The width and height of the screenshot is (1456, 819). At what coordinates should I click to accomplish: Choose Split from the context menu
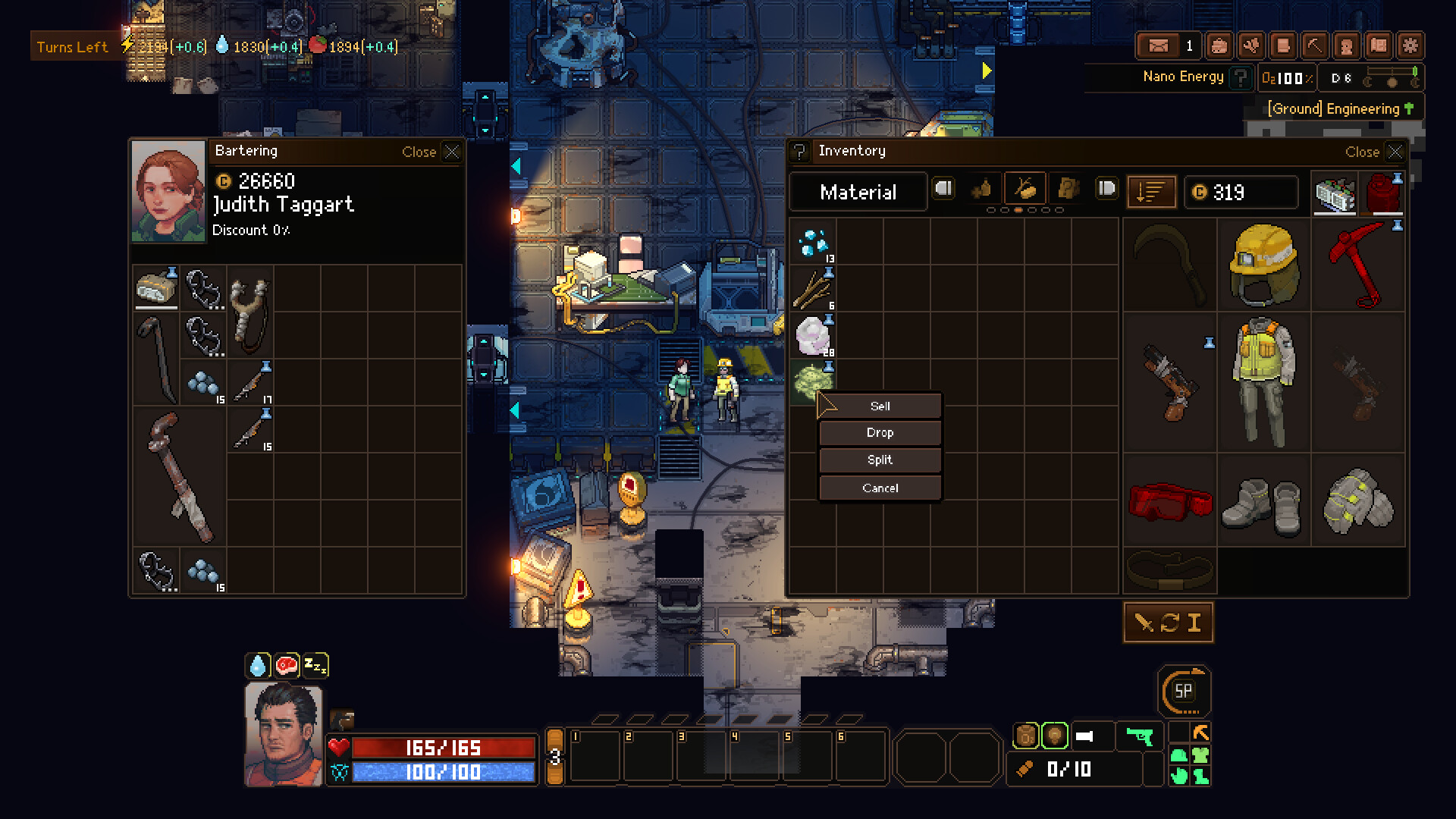(x=880, y=460)
